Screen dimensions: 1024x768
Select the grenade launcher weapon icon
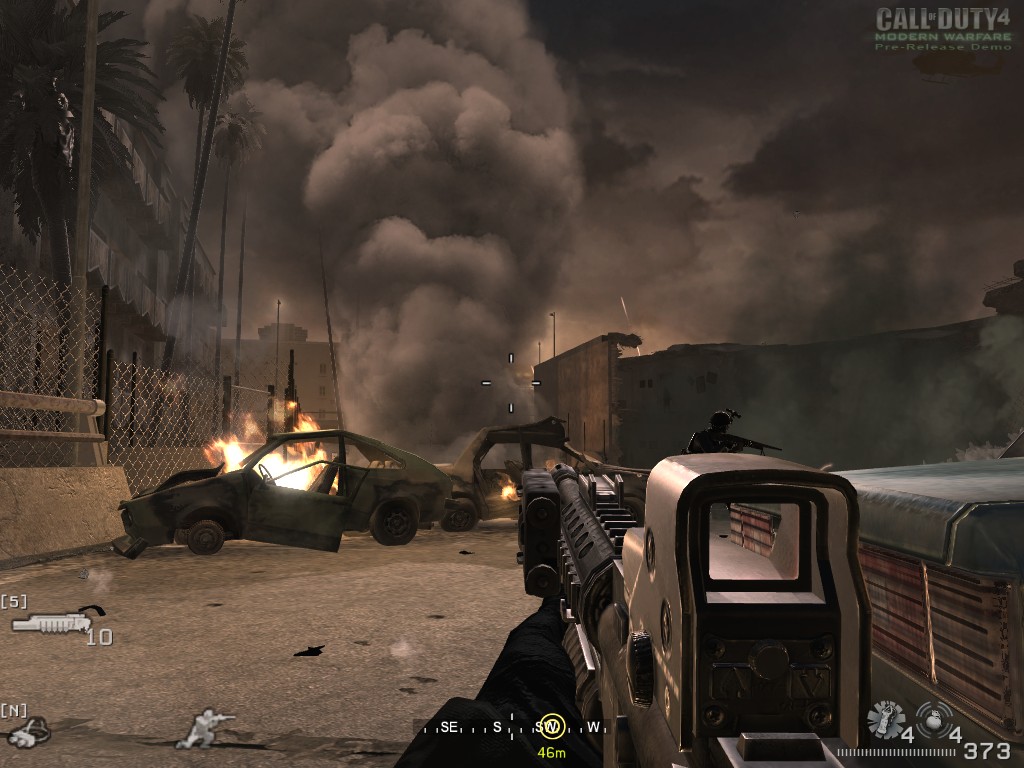point(57,621)
